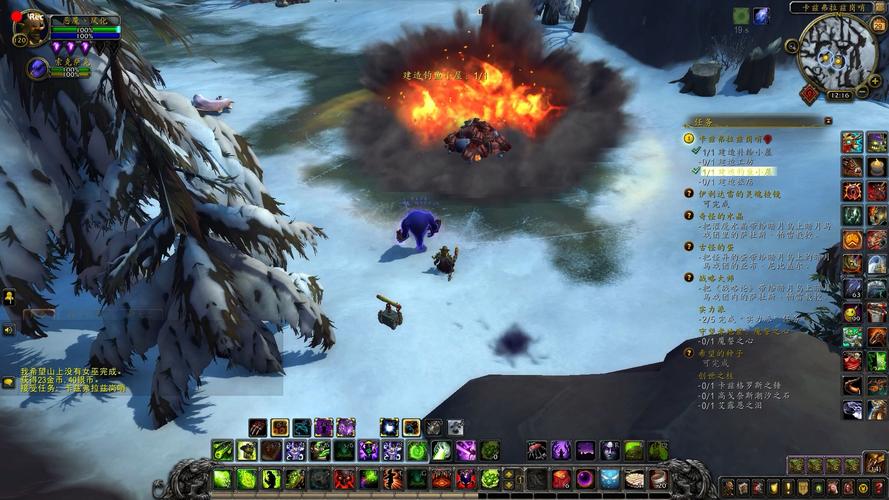Viewport: 889px width, 500px height.
Task: Click the candle icon in the side bar
Action: coord(877,166)
